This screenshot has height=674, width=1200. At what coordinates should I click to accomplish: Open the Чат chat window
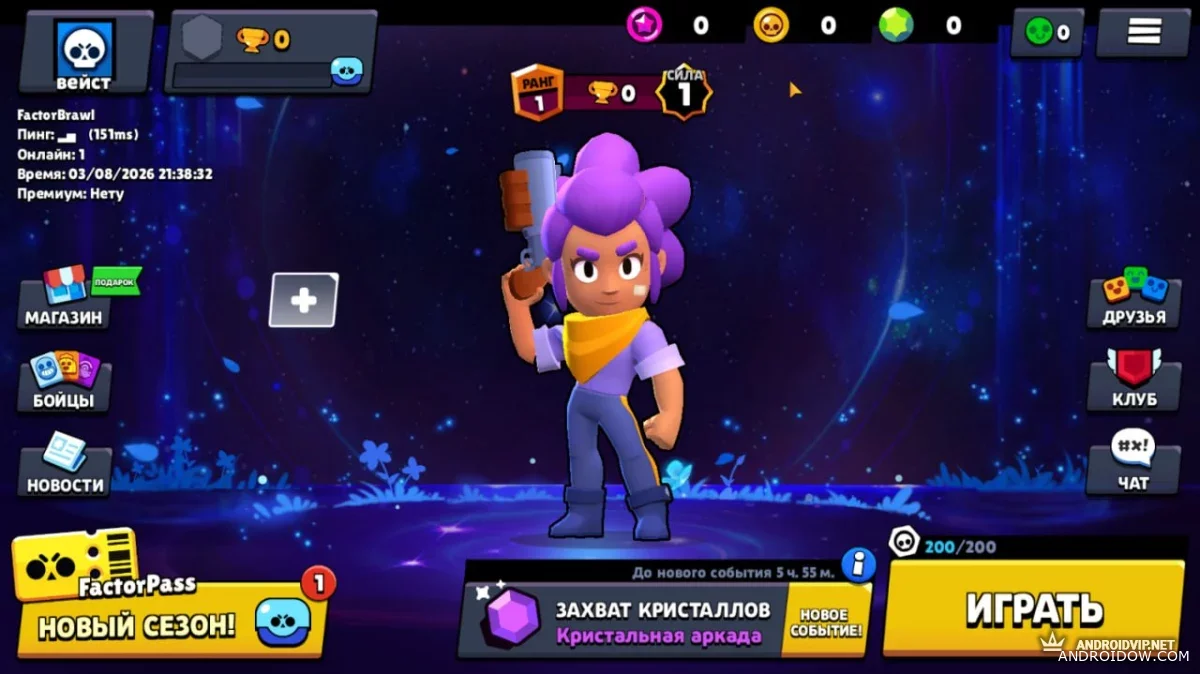point(1133,463)
